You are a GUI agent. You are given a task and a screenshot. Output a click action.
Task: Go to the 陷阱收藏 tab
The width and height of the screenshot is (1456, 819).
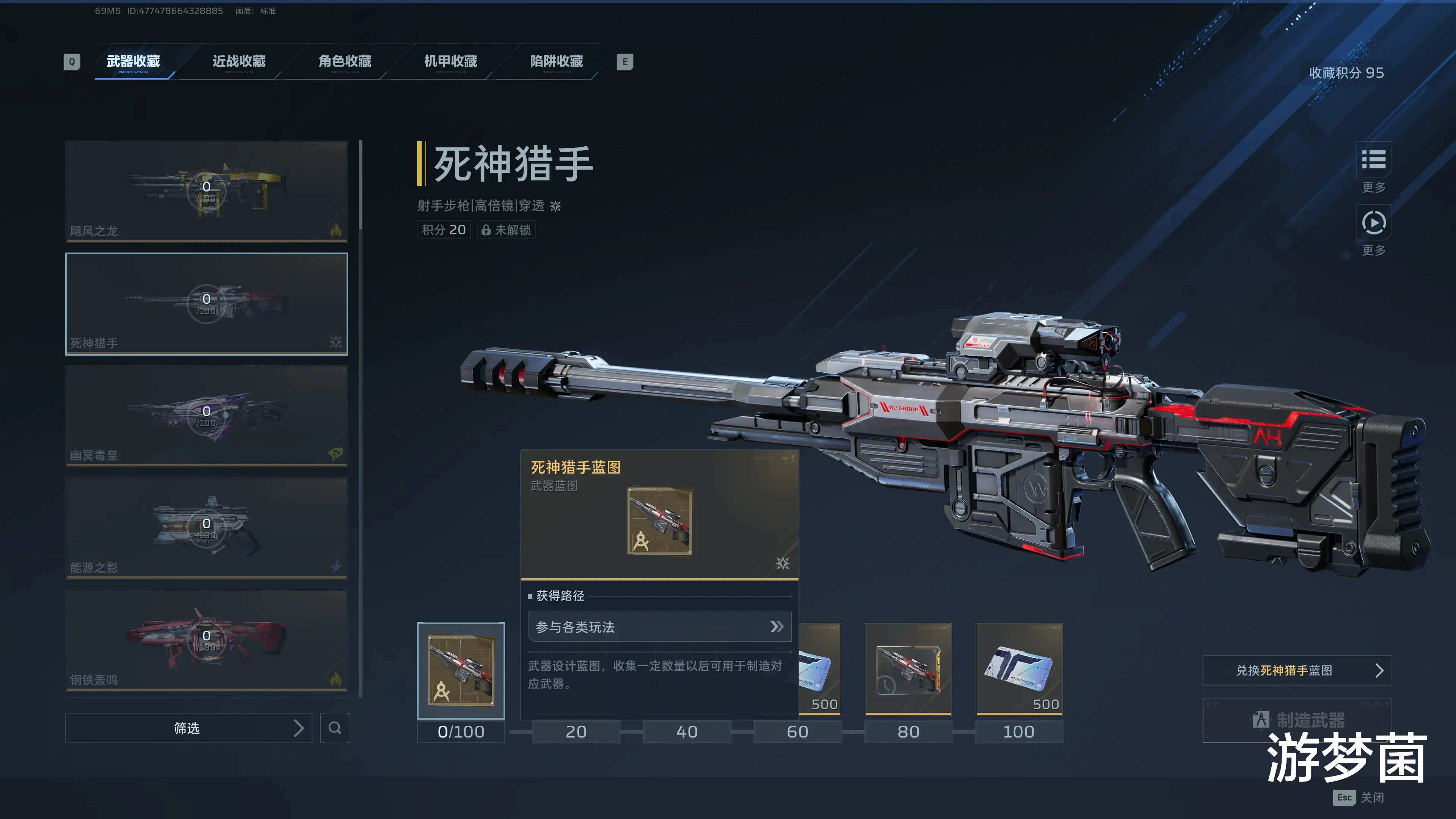pos(556,61)
